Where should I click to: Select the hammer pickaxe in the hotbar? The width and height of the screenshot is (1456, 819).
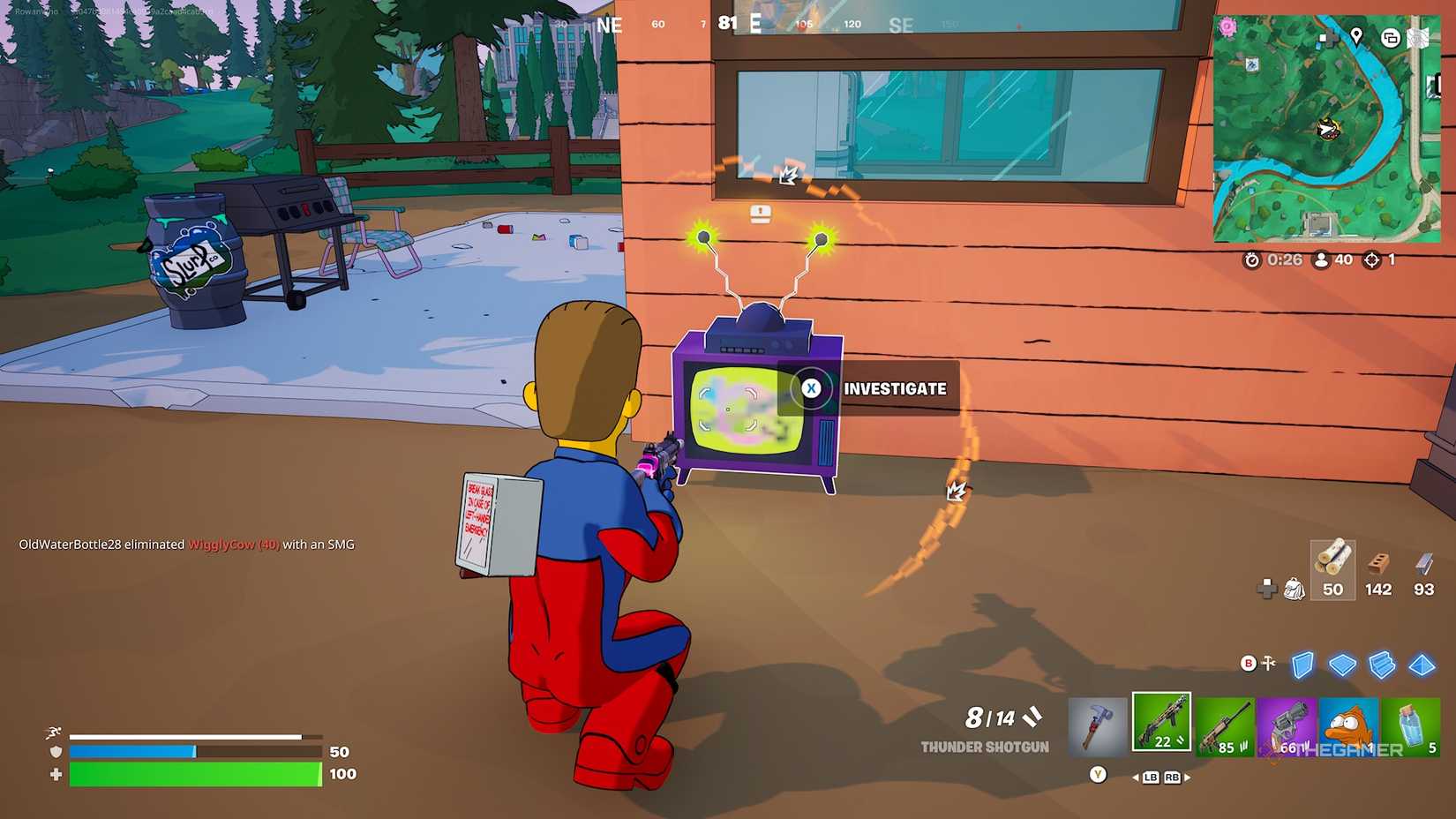1097,724
